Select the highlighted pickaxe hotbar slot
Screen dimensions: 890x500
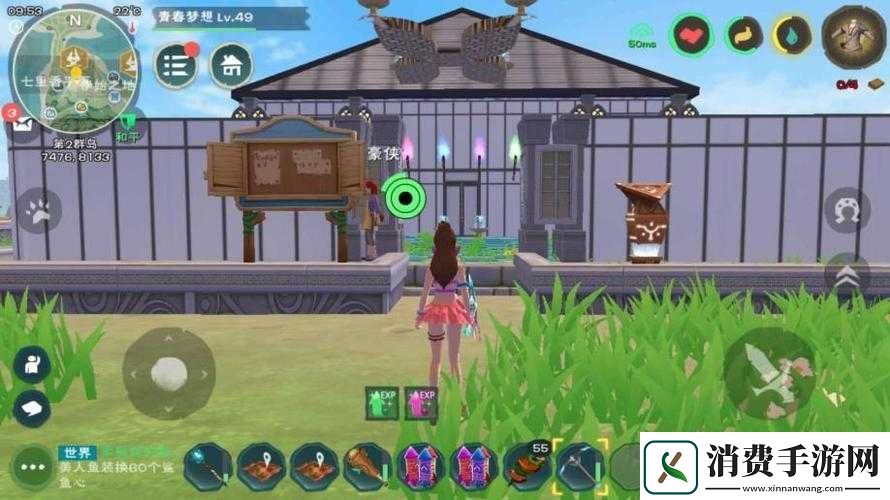pyautogui.click(x=580, y=466)
